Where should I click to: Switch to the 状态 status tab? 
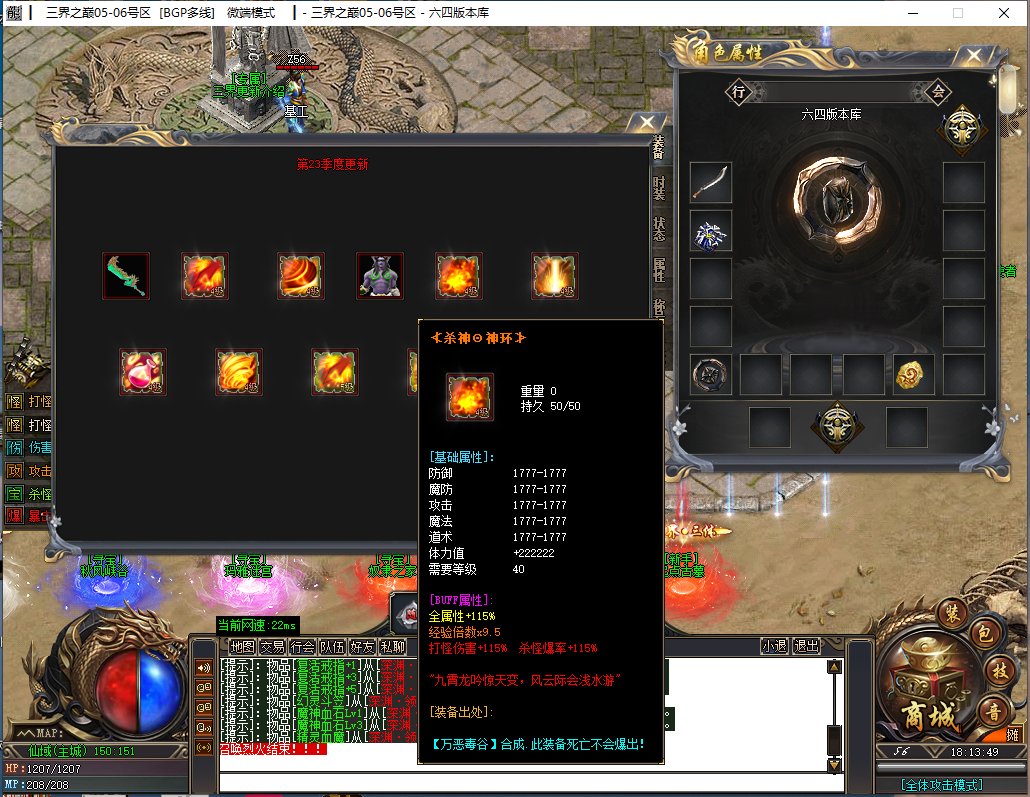659,229
